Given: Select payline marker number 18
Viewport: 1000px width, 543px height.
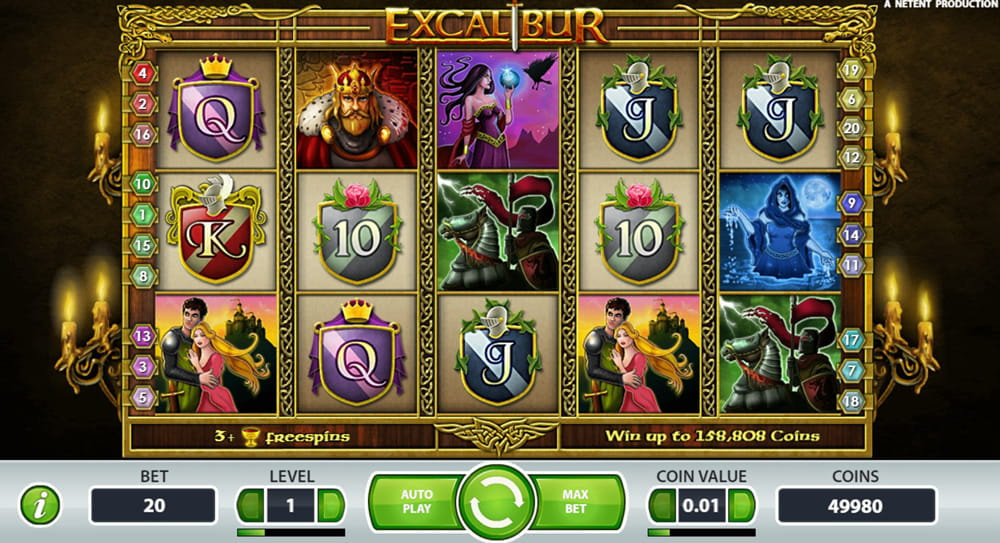Looking at the screenshot, I should click(852, 400).
